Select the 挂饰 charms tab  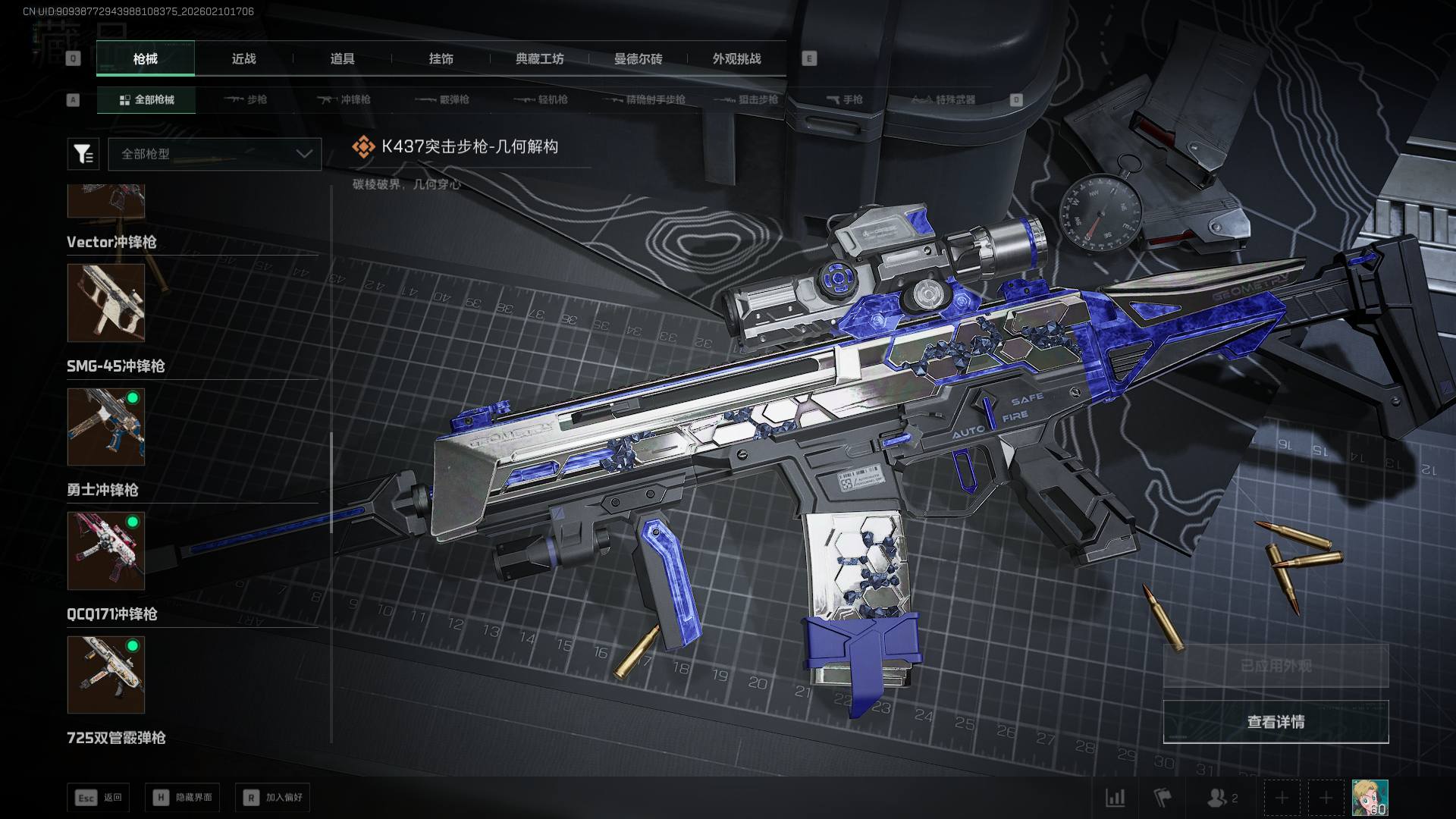click(x=441, y=58)
